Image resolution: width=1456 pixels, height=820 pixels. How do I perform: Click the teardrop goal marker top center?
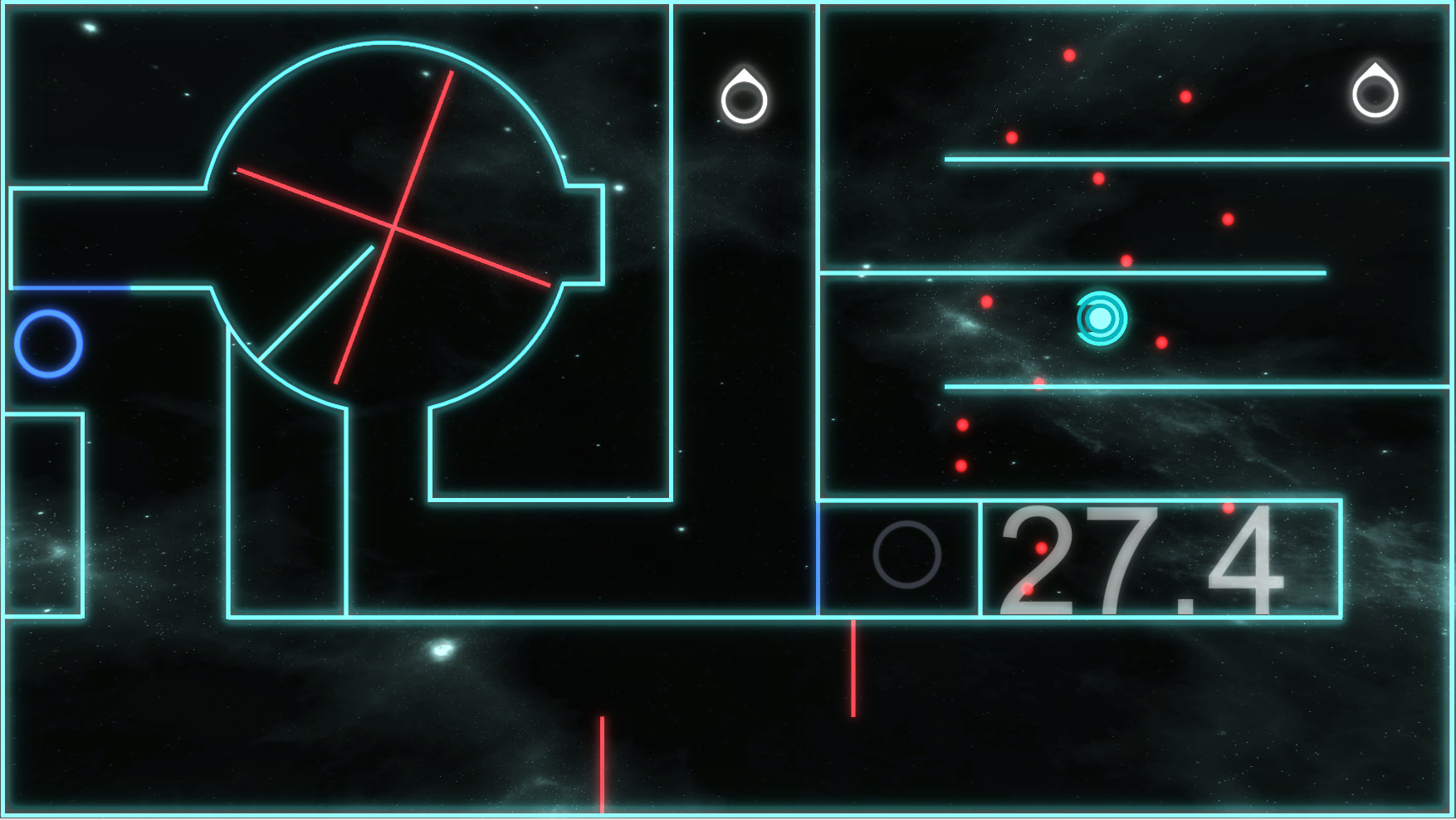[x=743, y=95]
